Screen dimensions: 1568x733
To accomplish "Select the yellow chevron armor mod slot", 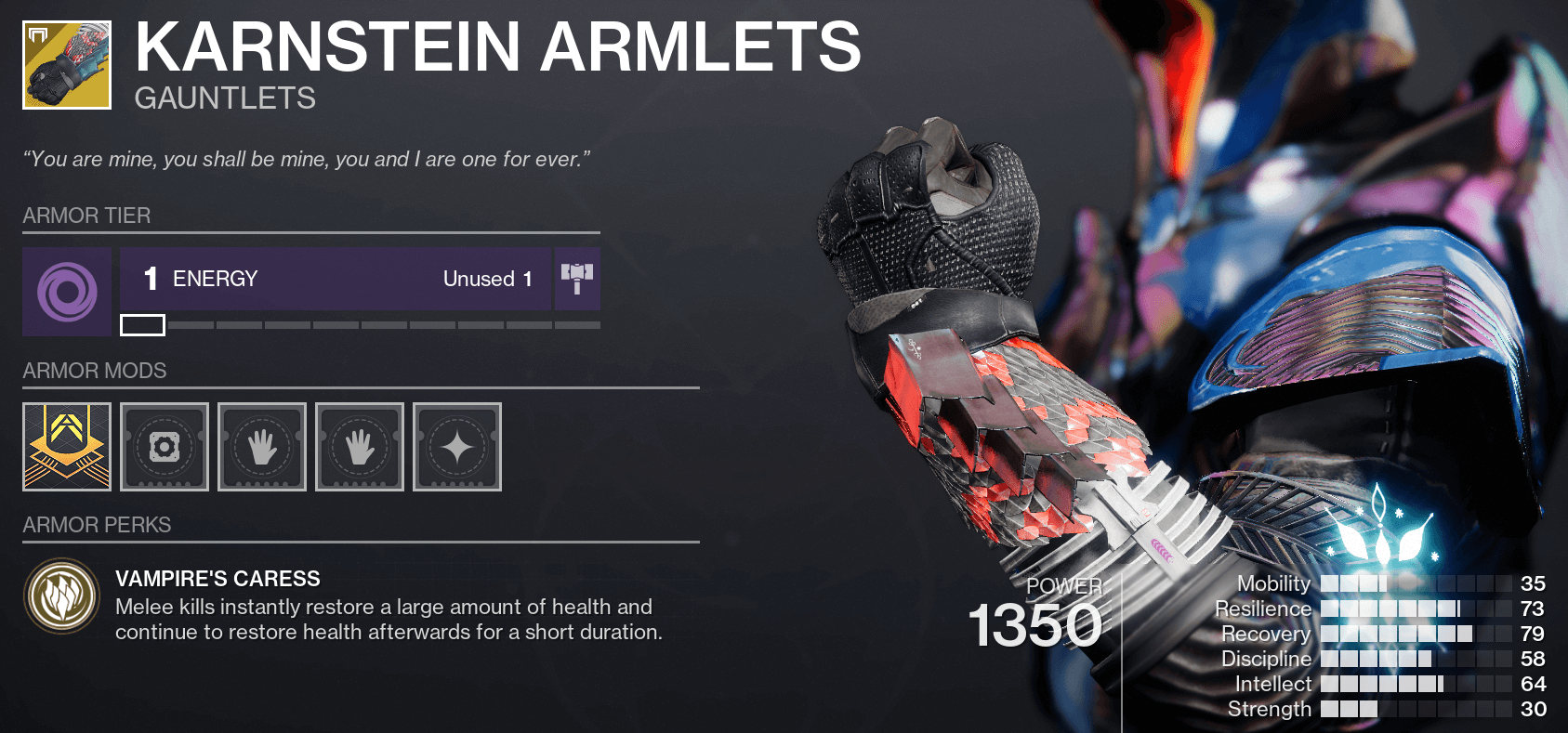I will [x=67, y=447].
